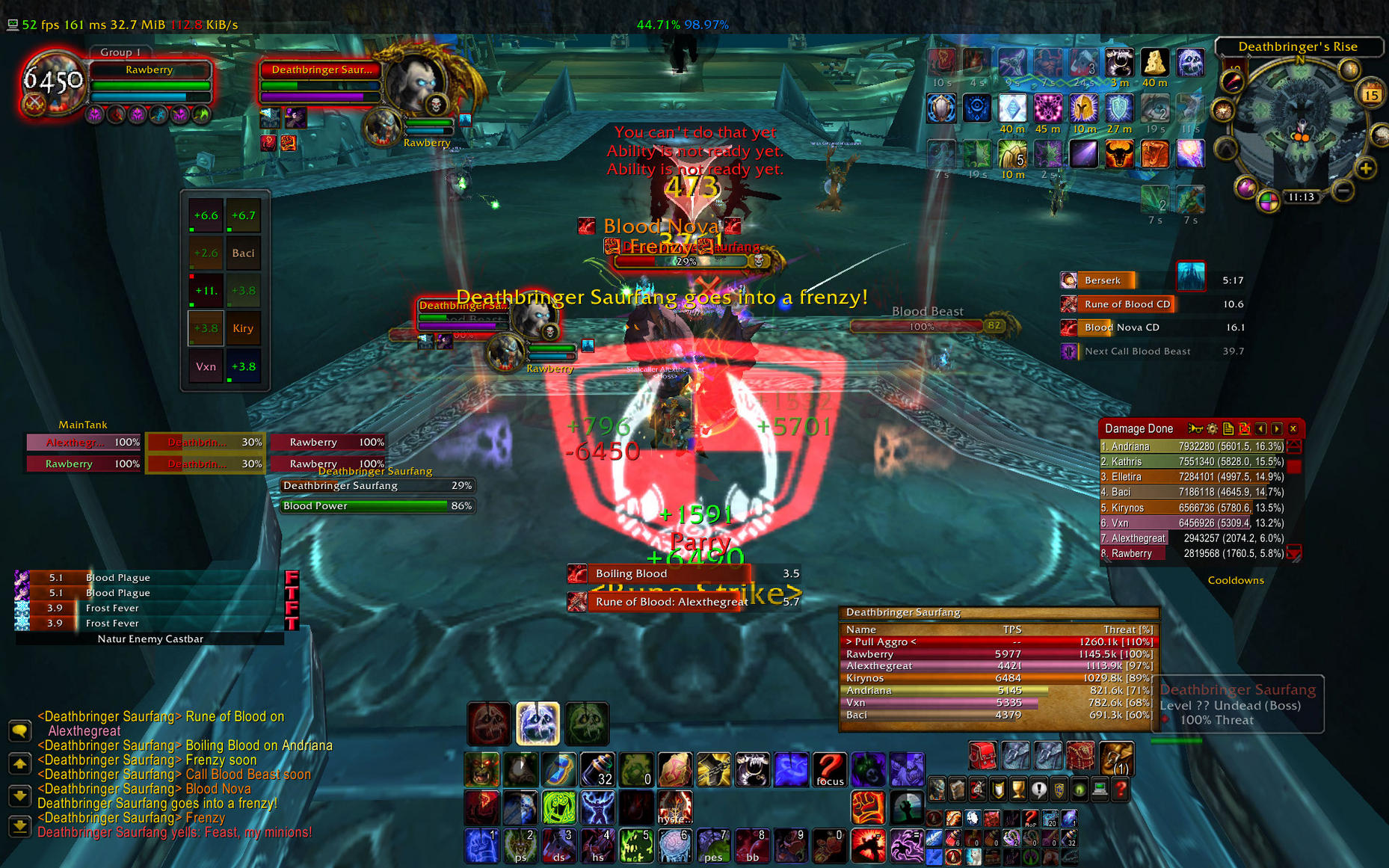This screenshot has height=868, width=1389.
Task: Use the action slot labeled hs
Action: [597, 846]
